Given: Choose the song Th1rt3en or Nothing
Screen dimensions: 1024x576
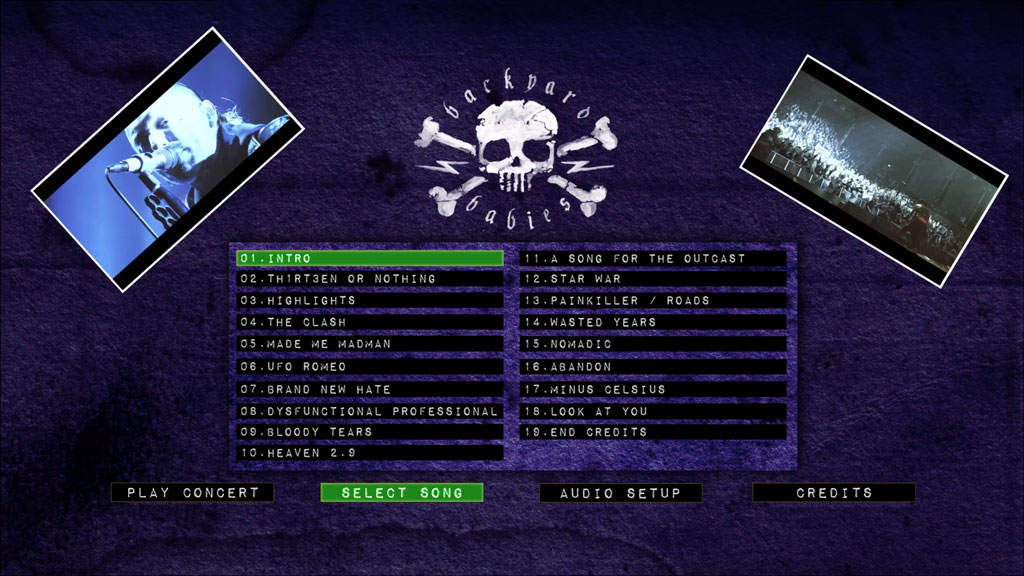Looking at the screenshot, I should pyautogui.click(x=369, y=279).
